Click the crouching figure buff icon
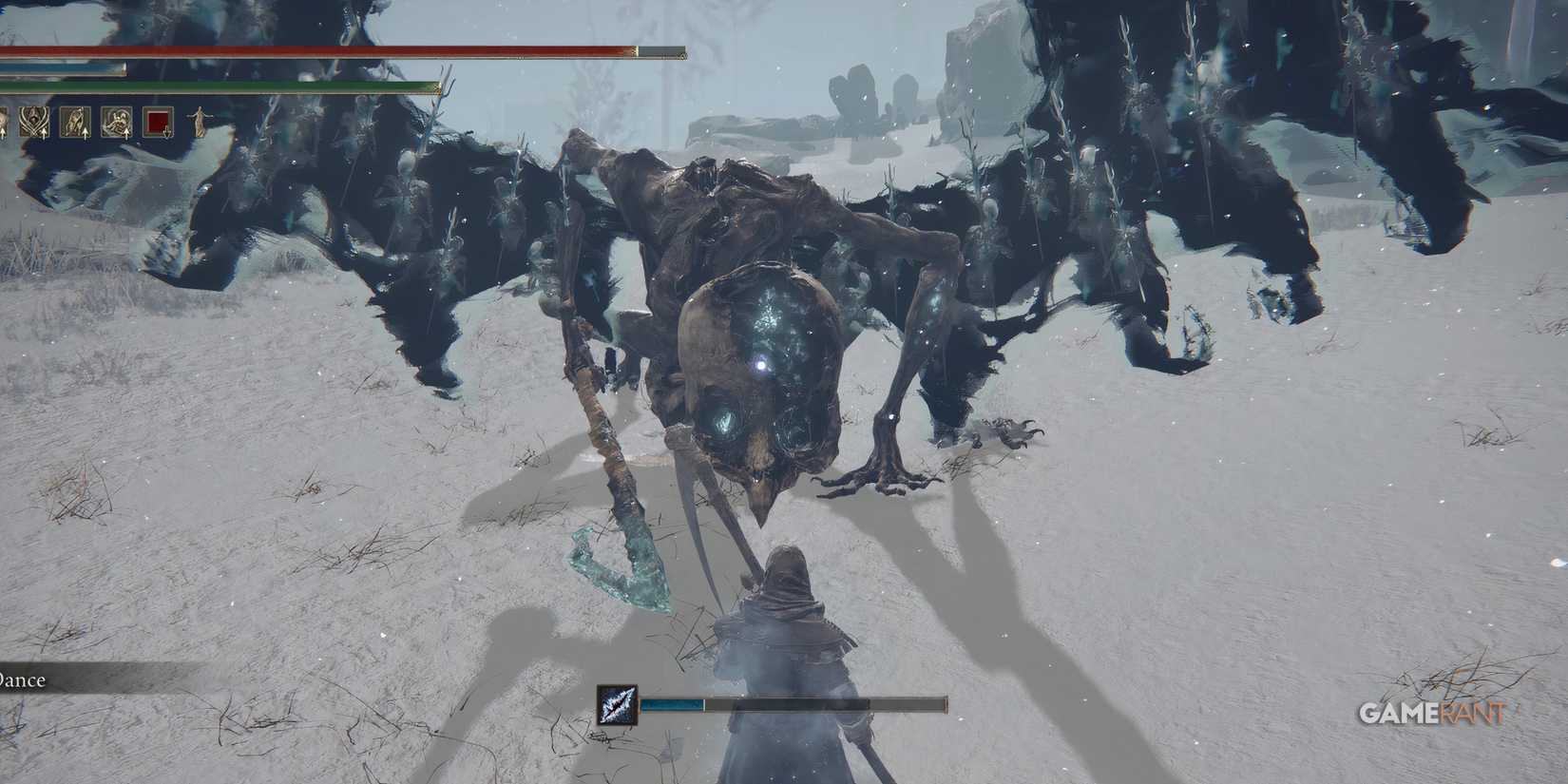The height and width of the screenshot is (784, 1568). [75, 121]
